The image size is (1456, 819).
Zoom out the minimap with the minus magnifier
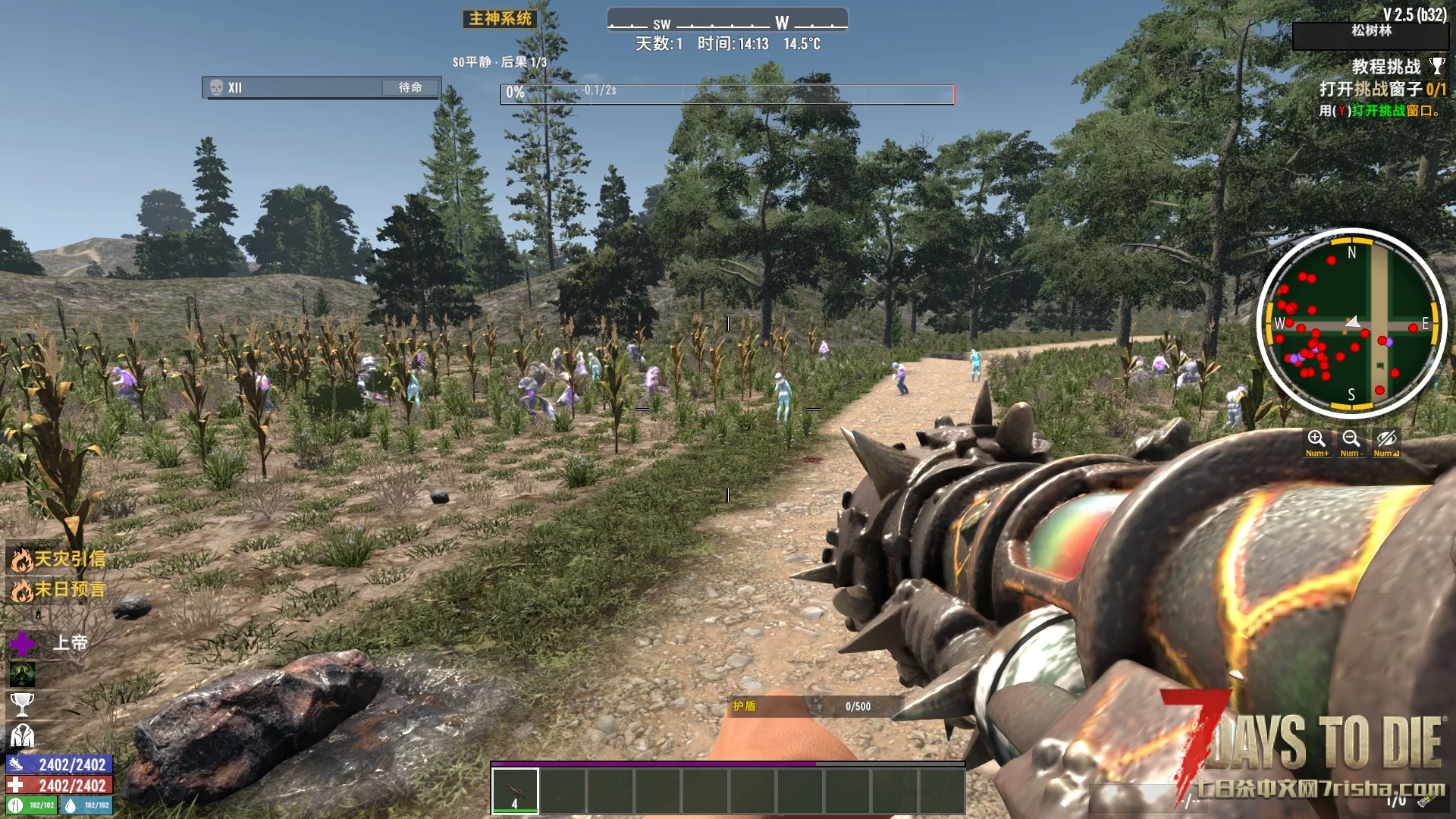point(1351,440)
